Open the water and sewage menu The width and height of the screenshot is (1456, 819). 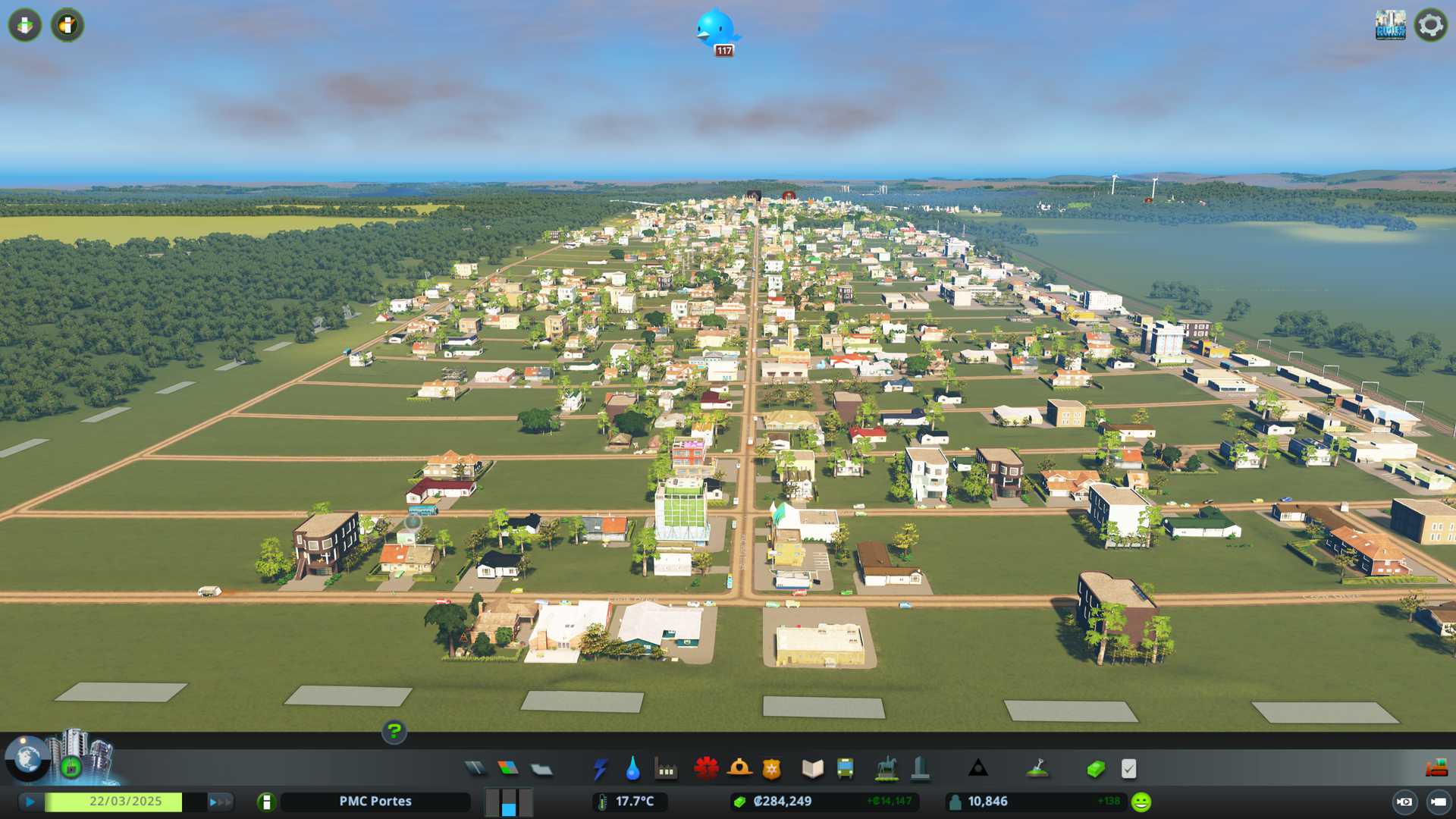pos(632,769)
